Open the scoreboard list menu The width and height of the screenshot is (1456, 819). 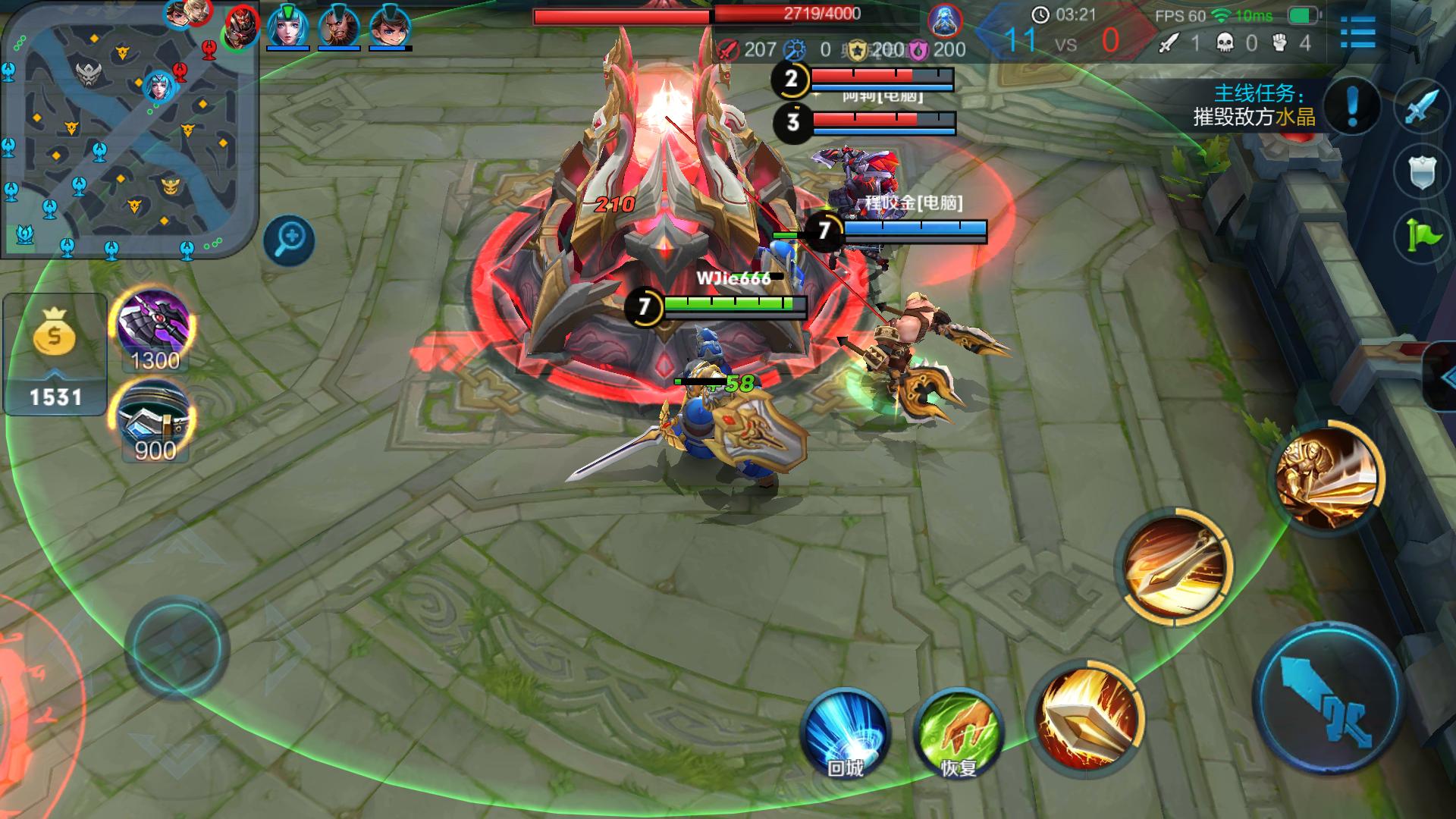click(1357, 33)
